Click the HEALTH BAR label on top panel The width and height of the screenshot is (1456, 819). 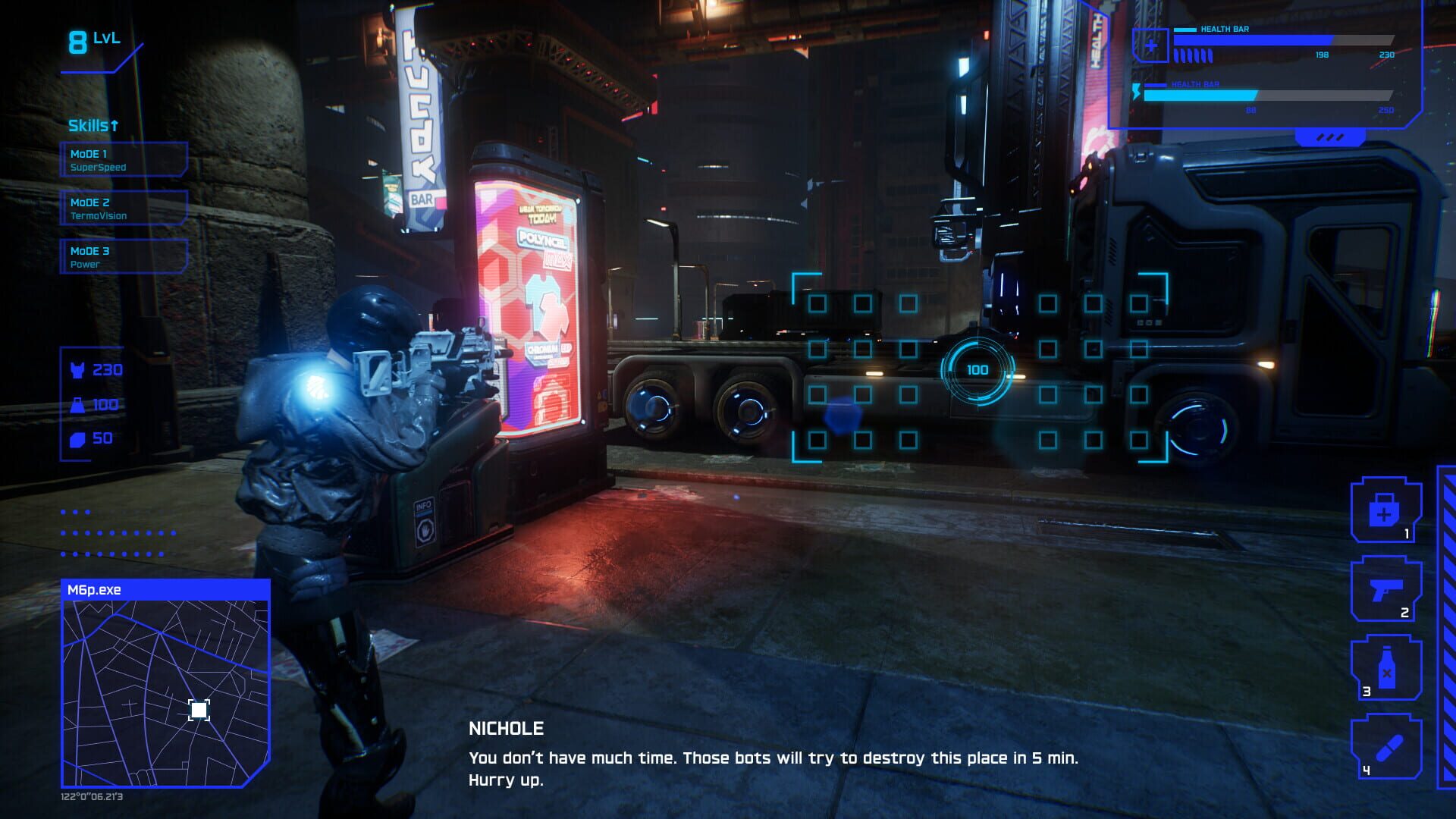coord(1222,30)
